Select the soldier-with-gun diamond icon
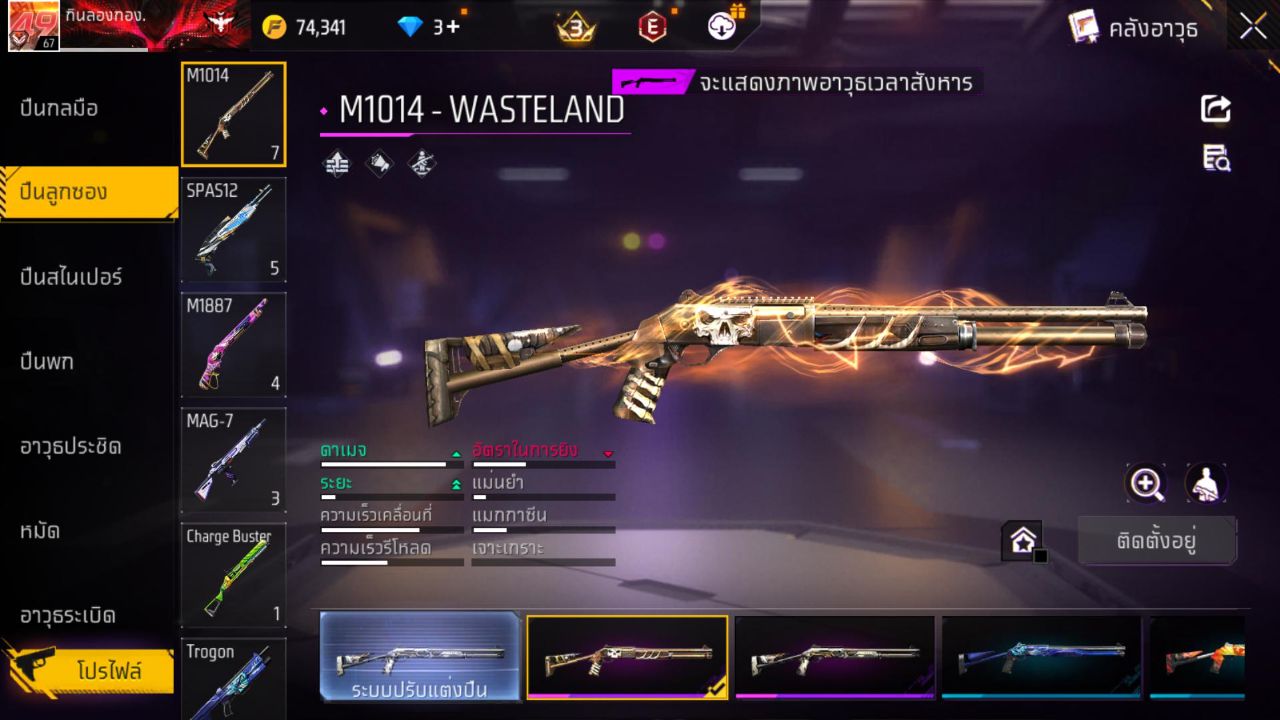The image size is (1280, 720). 420,163
